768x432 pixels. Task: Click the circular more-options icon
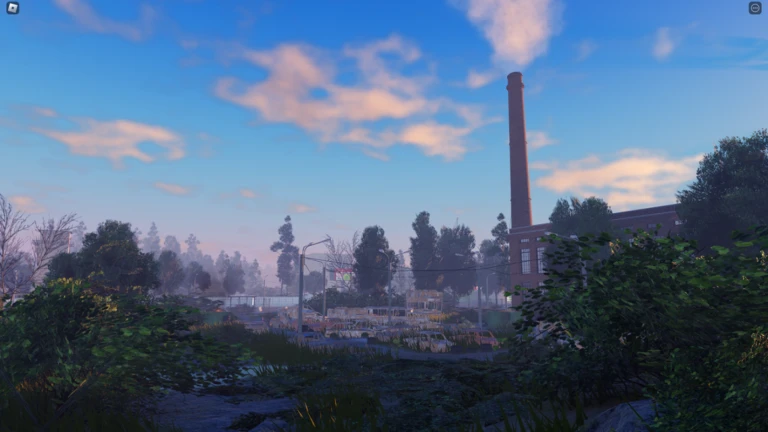(x=755, y=8)
